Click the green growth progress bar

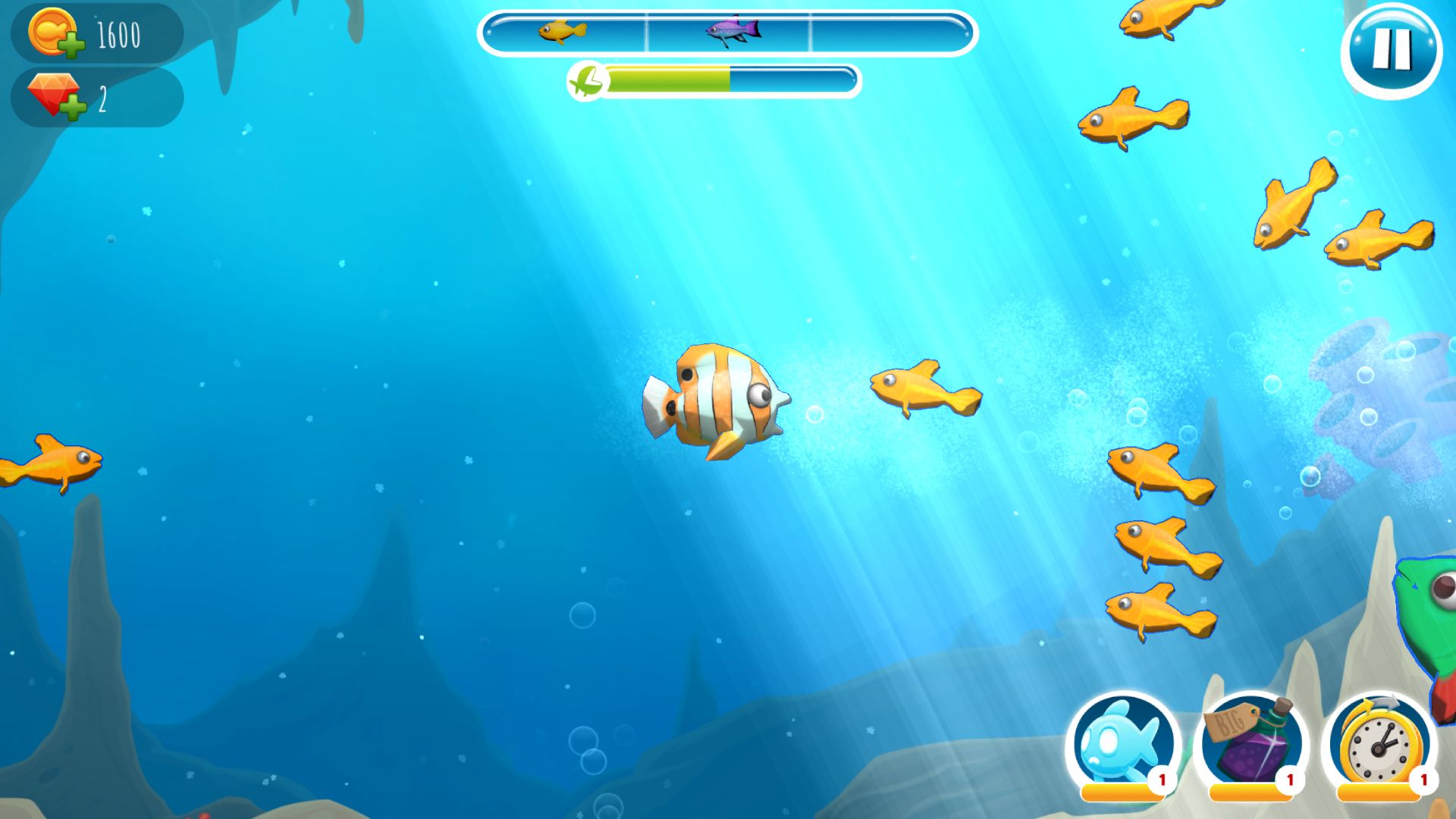pos(667,77)
